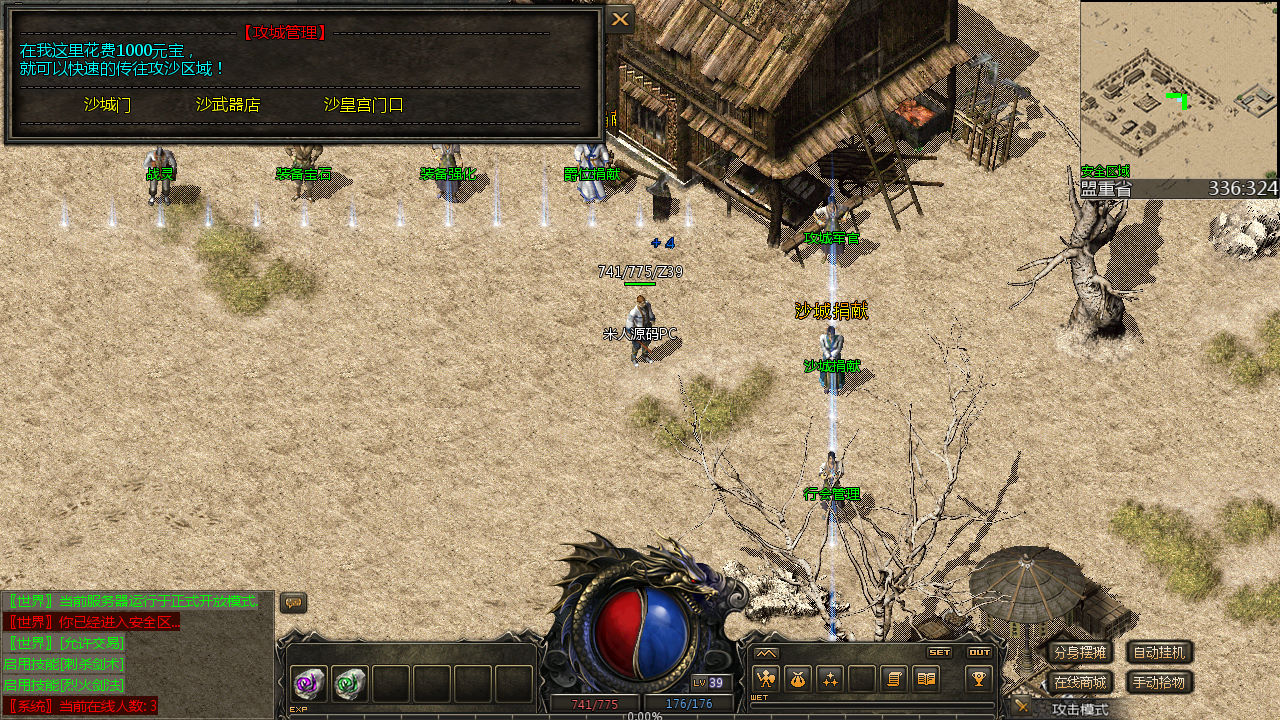
Task: Click the minimap in the corner
Action: (1178, 90)
